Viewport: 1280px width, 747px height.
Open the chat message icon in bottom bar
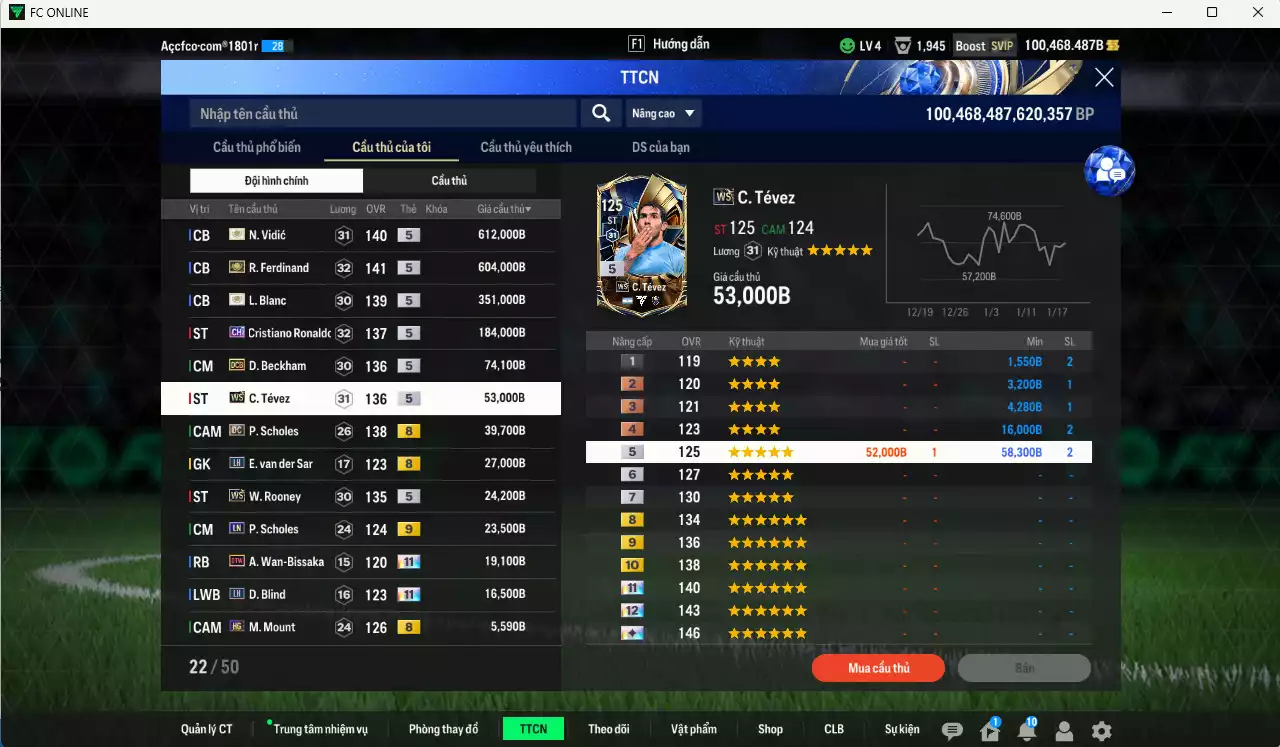tap(954, 731)
